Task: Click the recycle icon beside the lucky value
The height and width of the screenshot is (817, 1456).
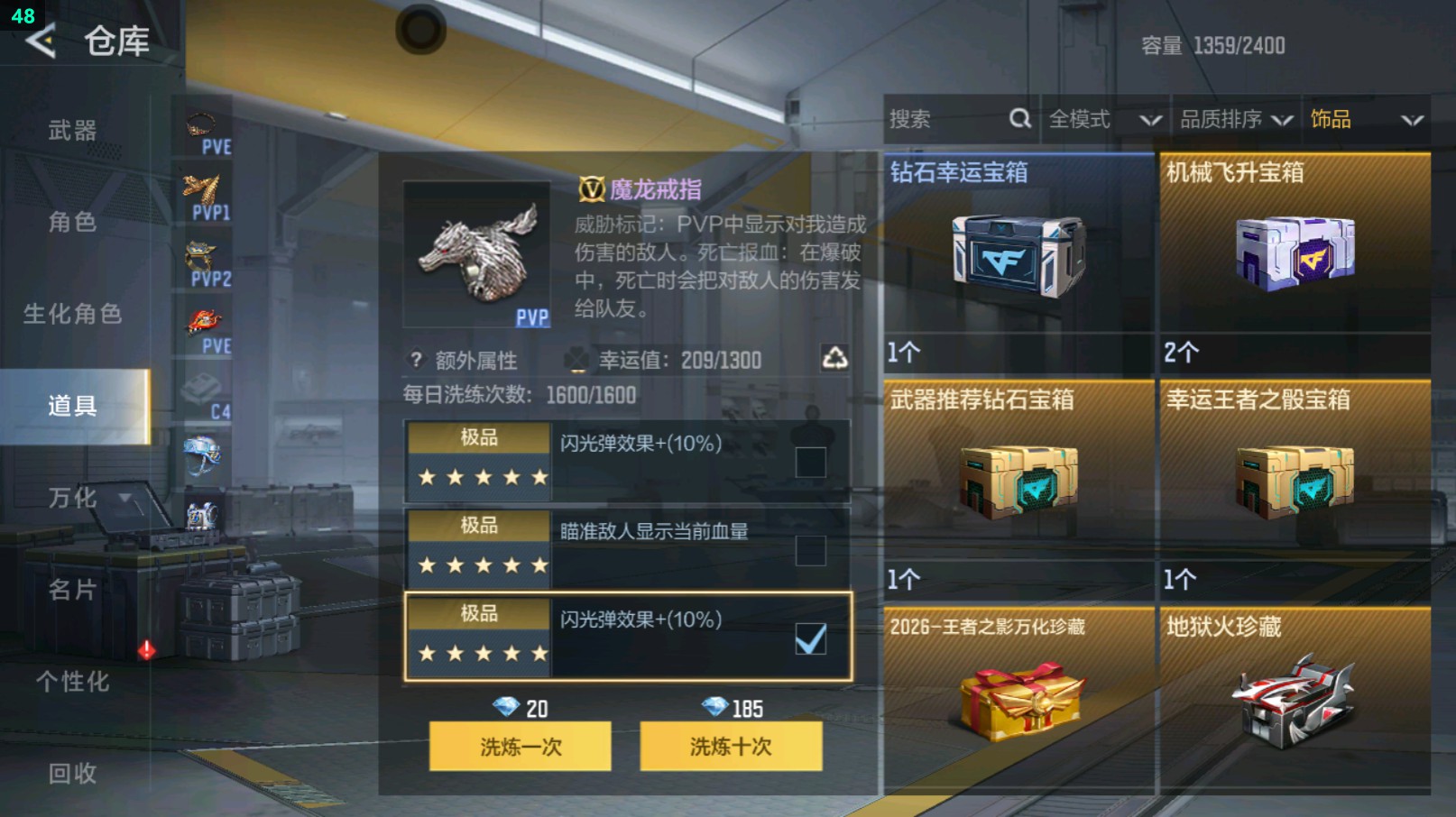Action: click(x=834, y=358)
